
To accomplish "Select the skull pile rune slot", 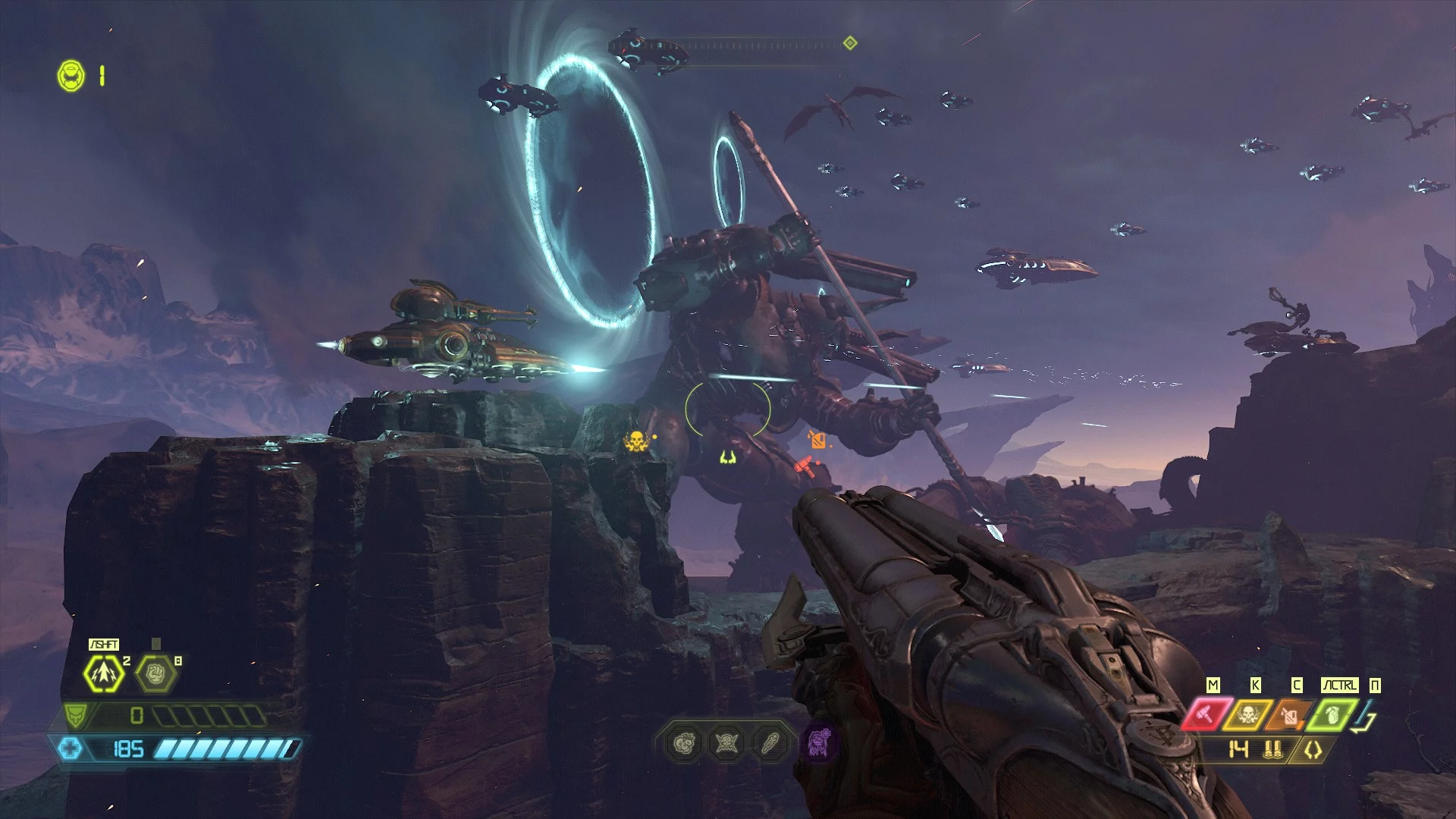I will pyautogui.click(x=684, y=742).
